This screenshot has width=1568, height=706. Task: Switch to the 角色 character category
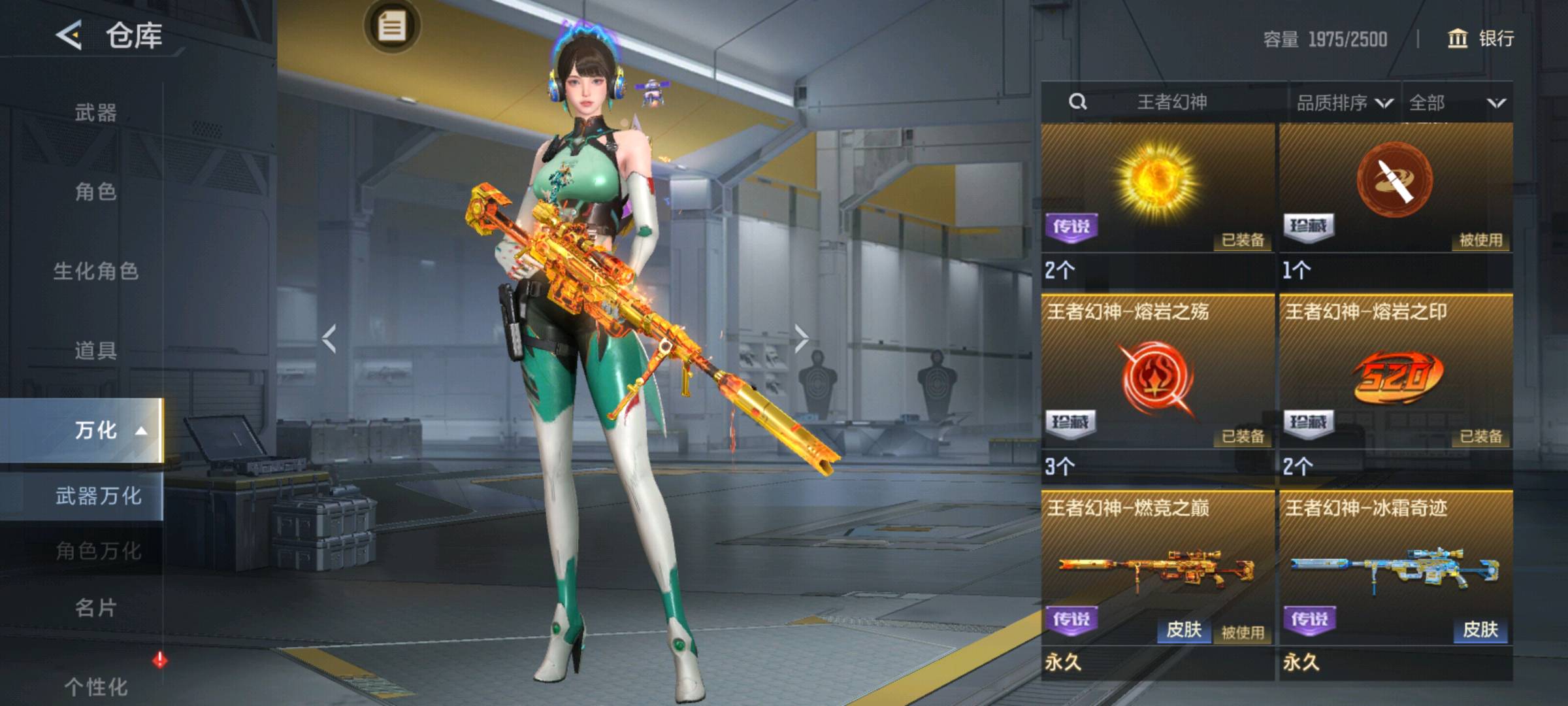95,192
